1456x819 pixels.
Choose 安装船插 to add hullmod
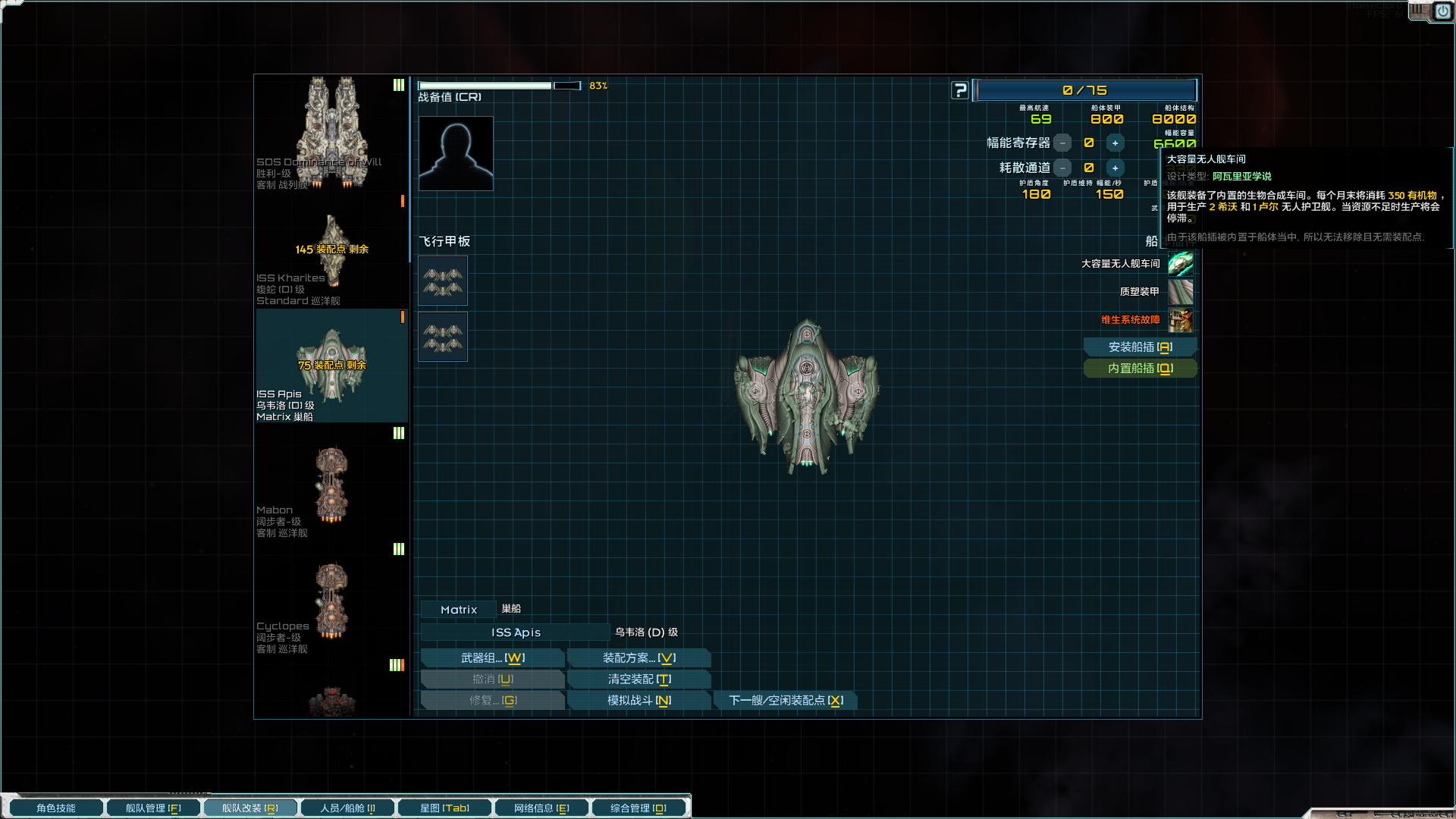pos(1140,347)
